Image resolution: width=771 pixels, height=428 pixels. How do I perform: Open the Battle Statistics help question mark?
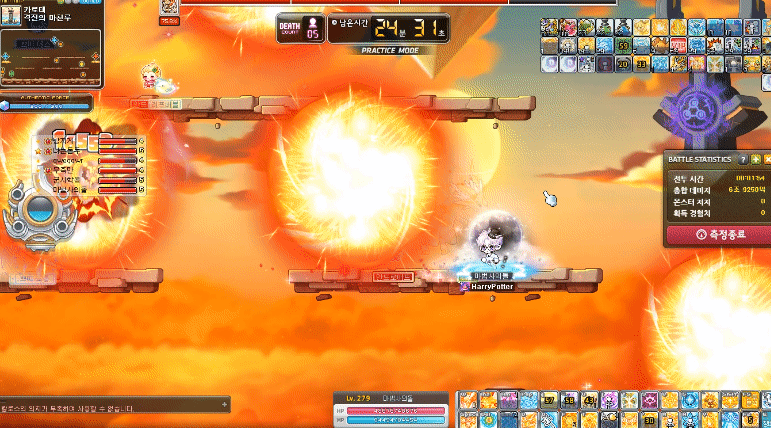(x=743, y=159)
